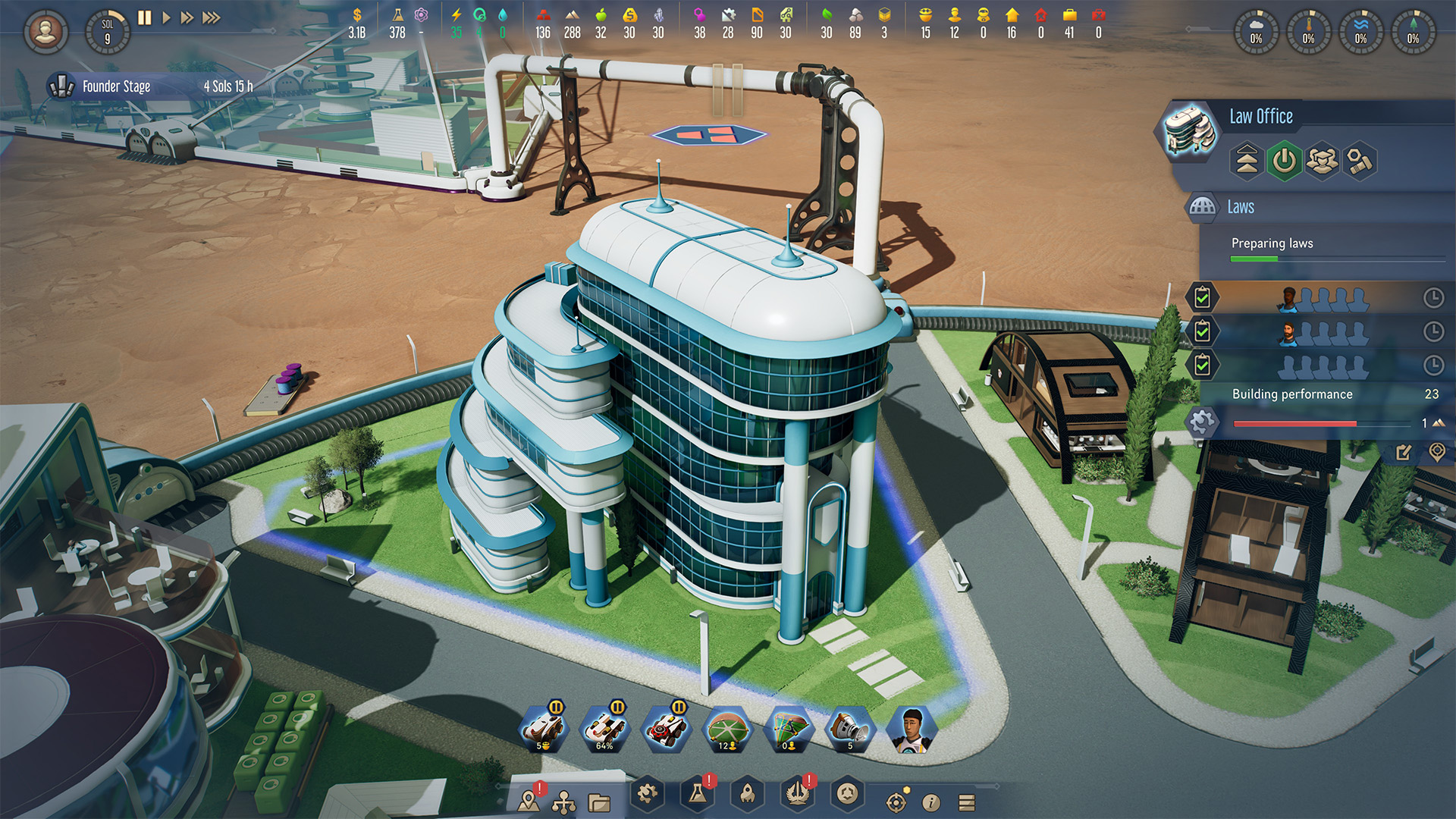This screenshot has width=1456, height=819.
Task: Open the hexagonal gear management icon
Action: coord(645,794)
